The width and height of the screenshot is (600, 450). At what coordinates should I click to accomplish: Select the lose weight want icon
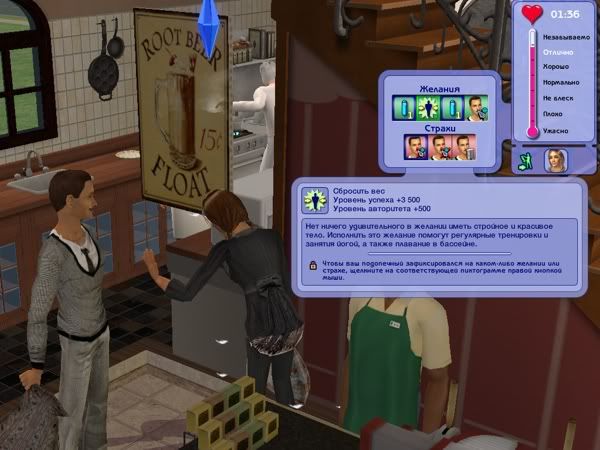426,108
